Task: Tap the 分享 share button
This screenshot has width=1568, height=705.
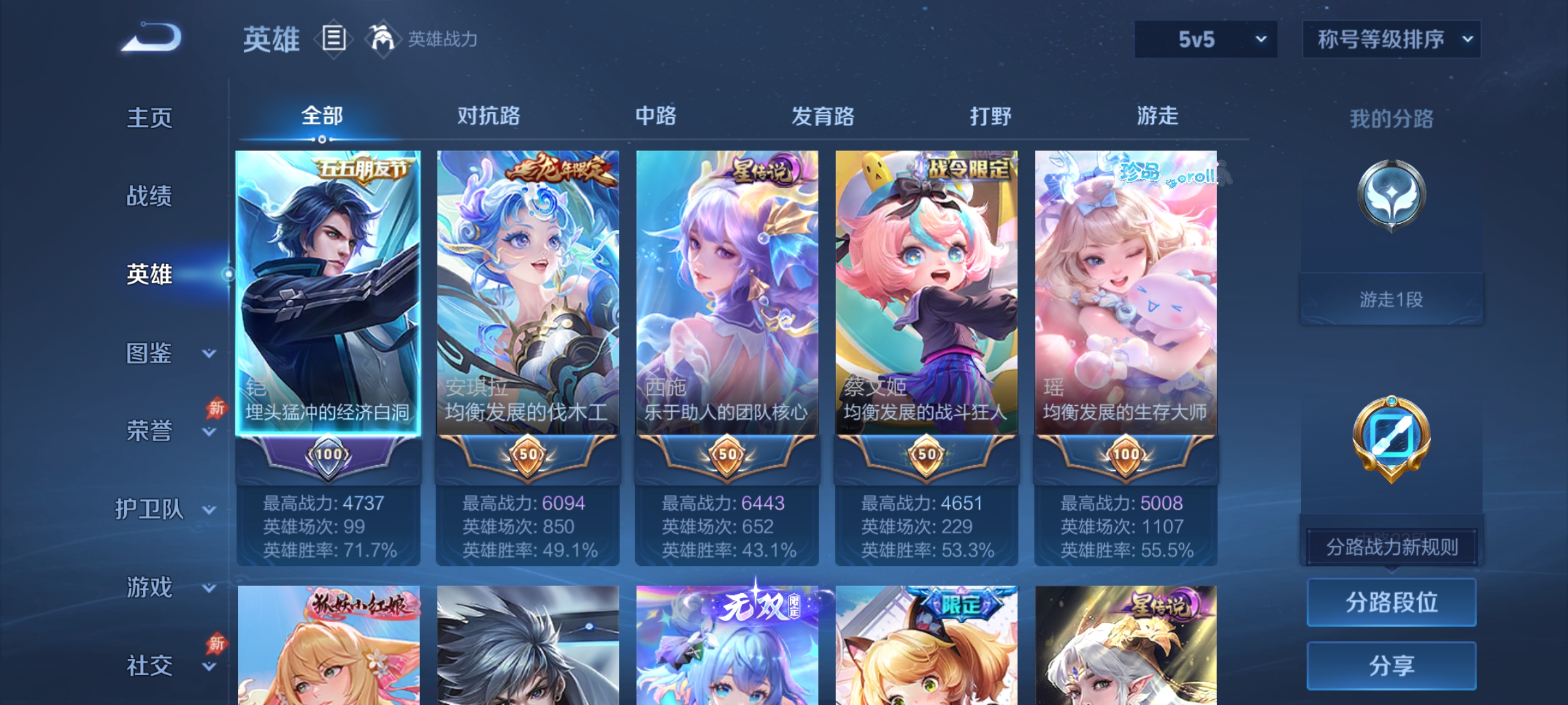Action: pos(1392,665)
